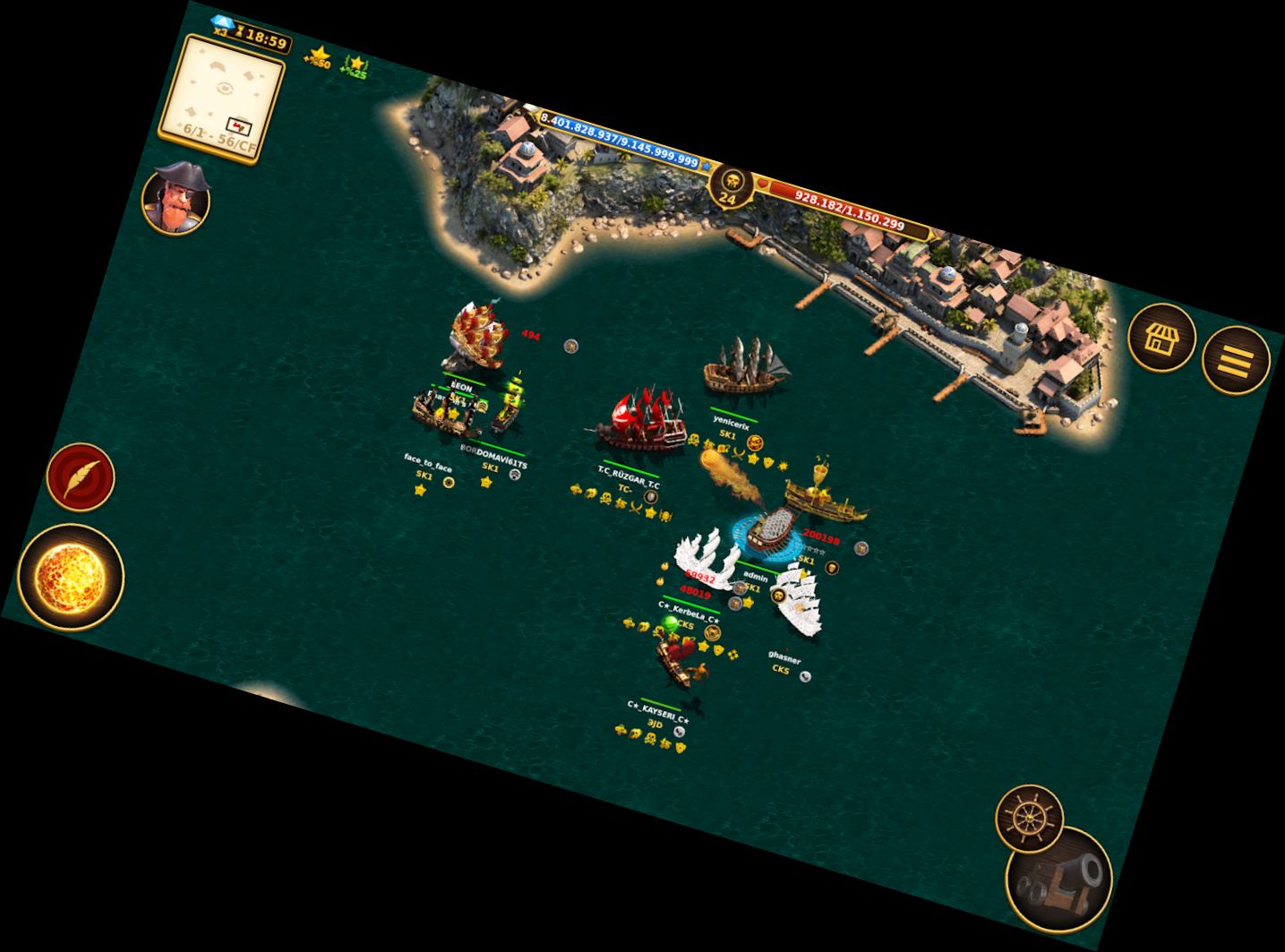Select the red feather quill button
The width and height of the screenshot is (1285, 952).
click(81, 476)
